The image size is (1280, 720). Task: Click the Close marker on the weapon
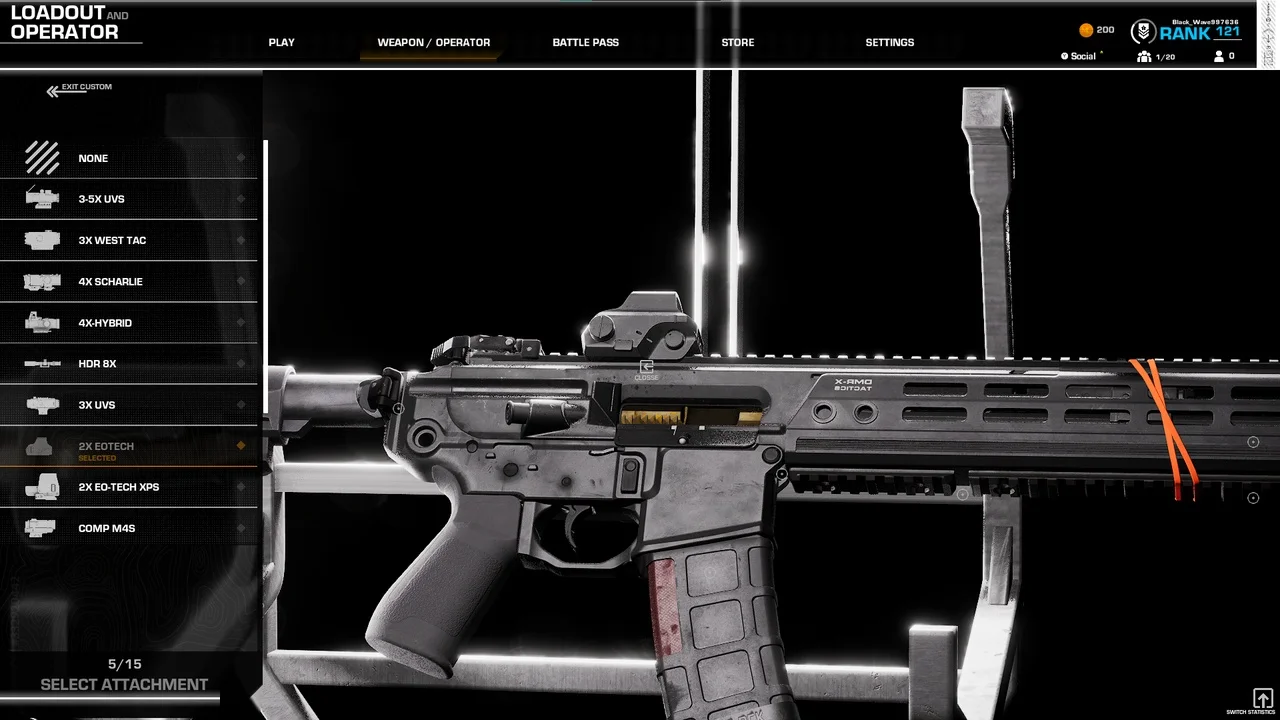click(646, 369)
